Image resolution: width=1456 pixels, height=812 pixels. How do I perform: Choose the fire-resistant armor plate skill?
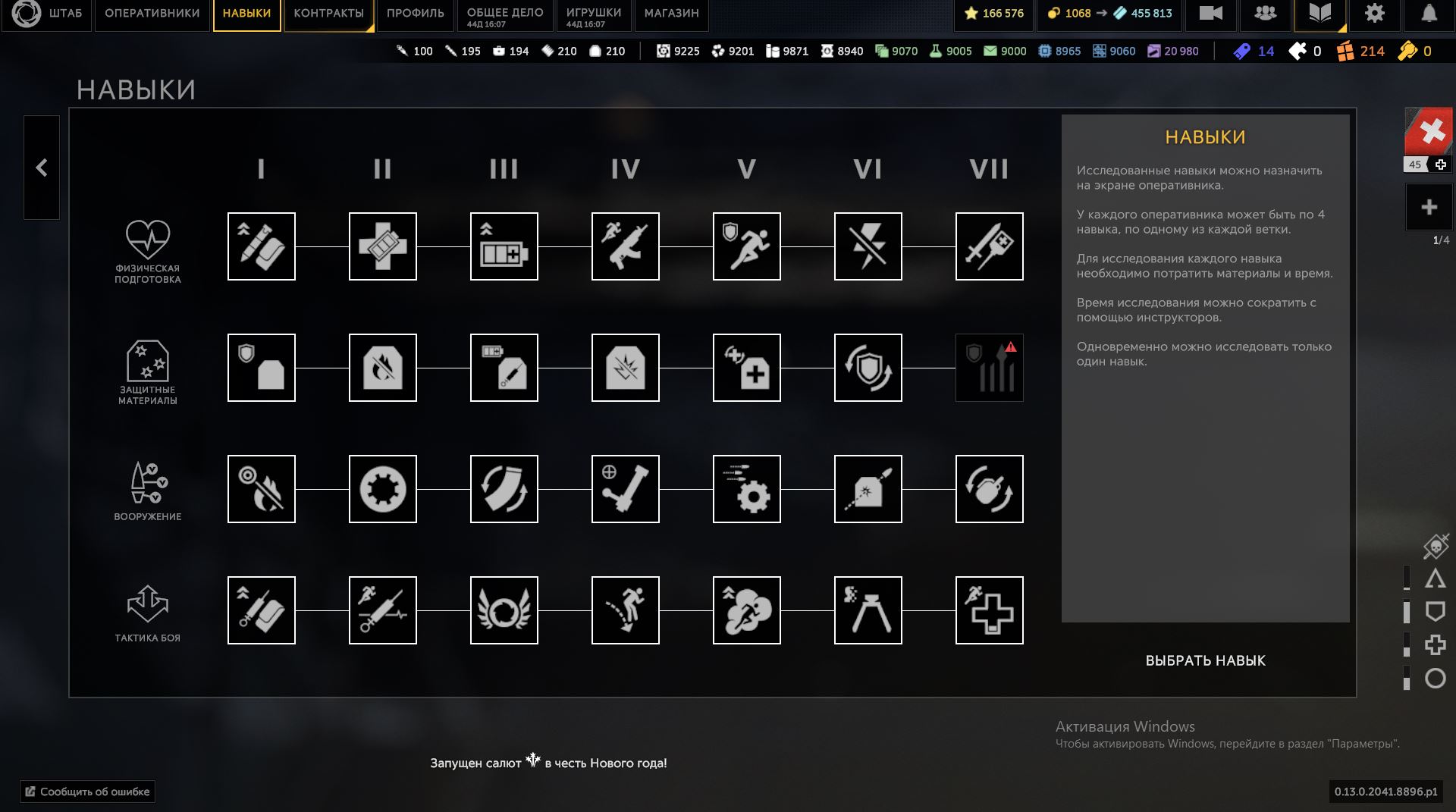(x=382, y=368)
